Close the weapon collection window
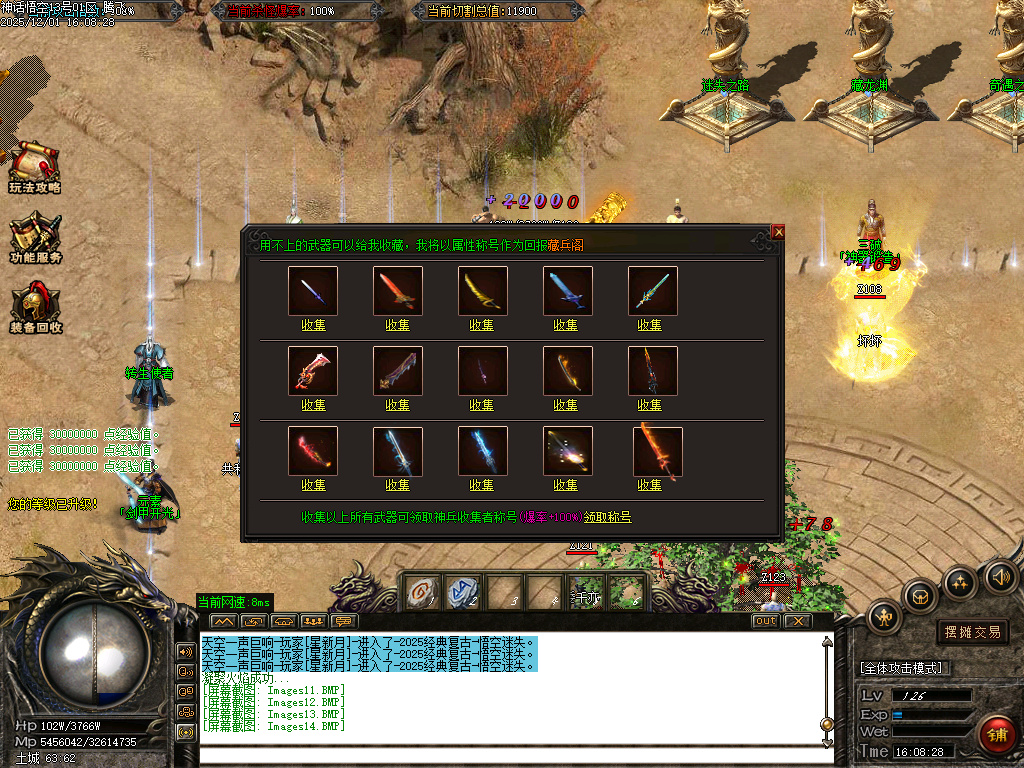The width and height of the screenshot is (1024, 768). 778,232
